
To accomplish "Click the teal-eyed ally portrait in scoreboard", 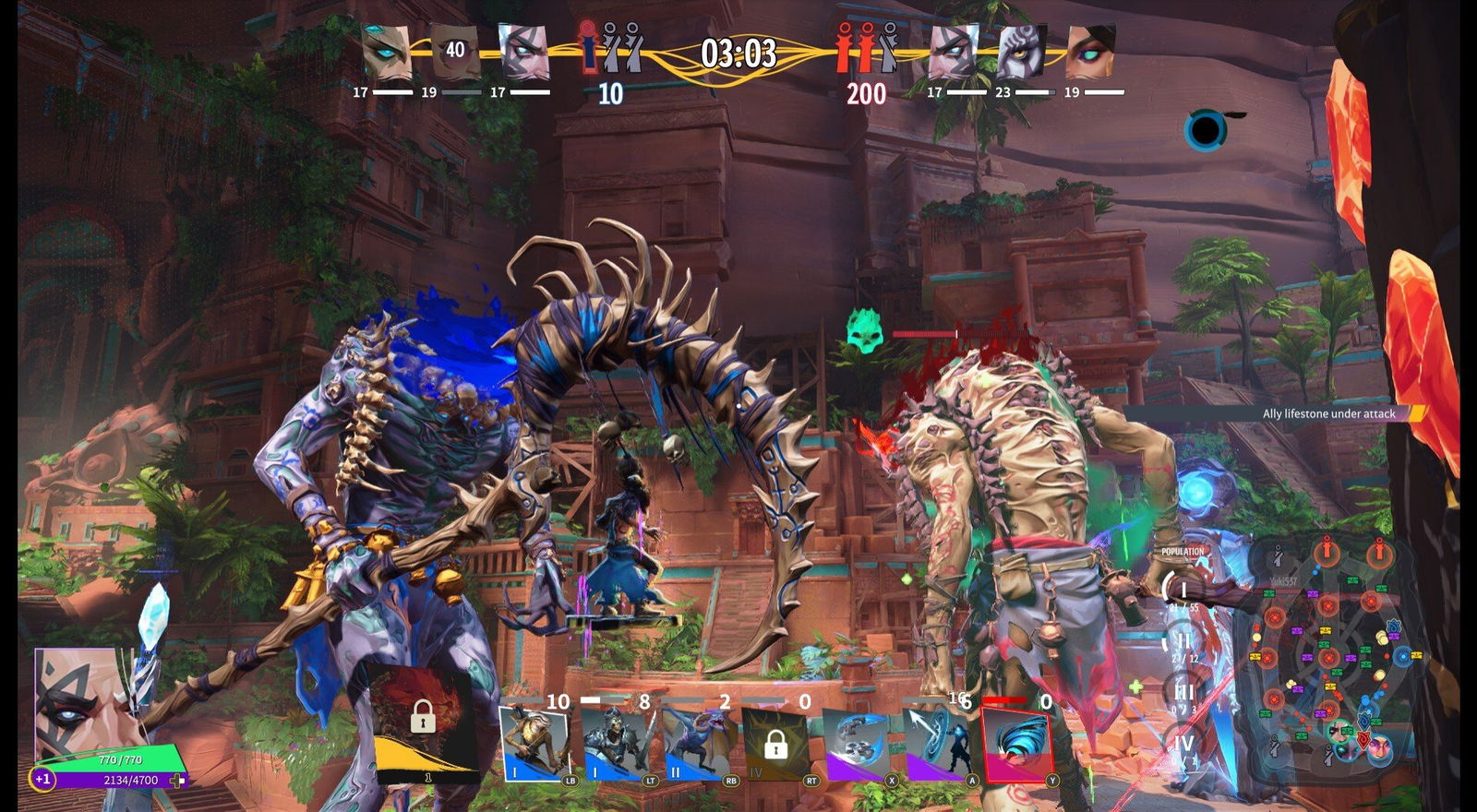I will [386, 52].
